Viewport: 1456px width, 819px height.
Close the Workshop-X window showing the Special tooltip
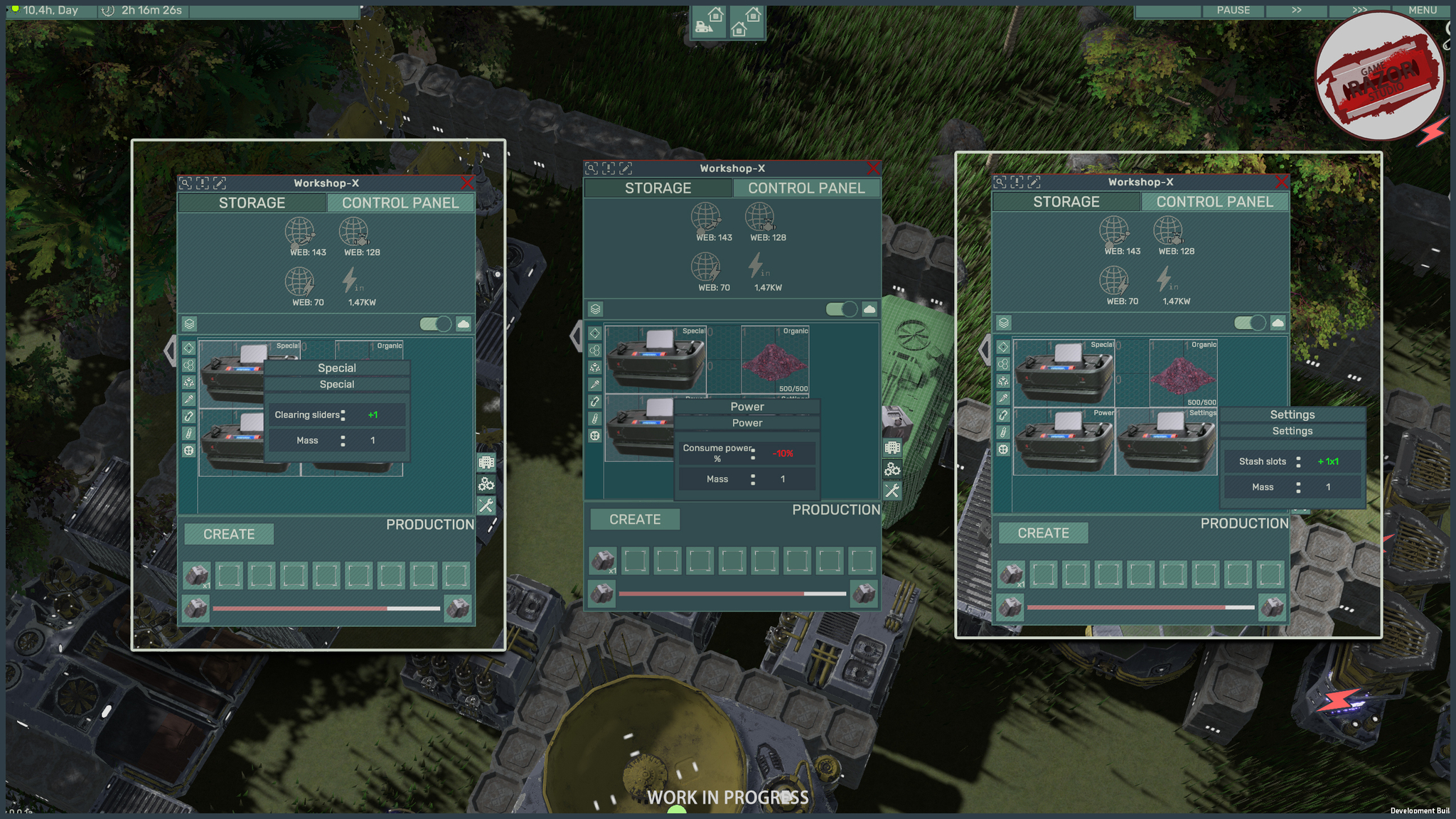point(467,183)
